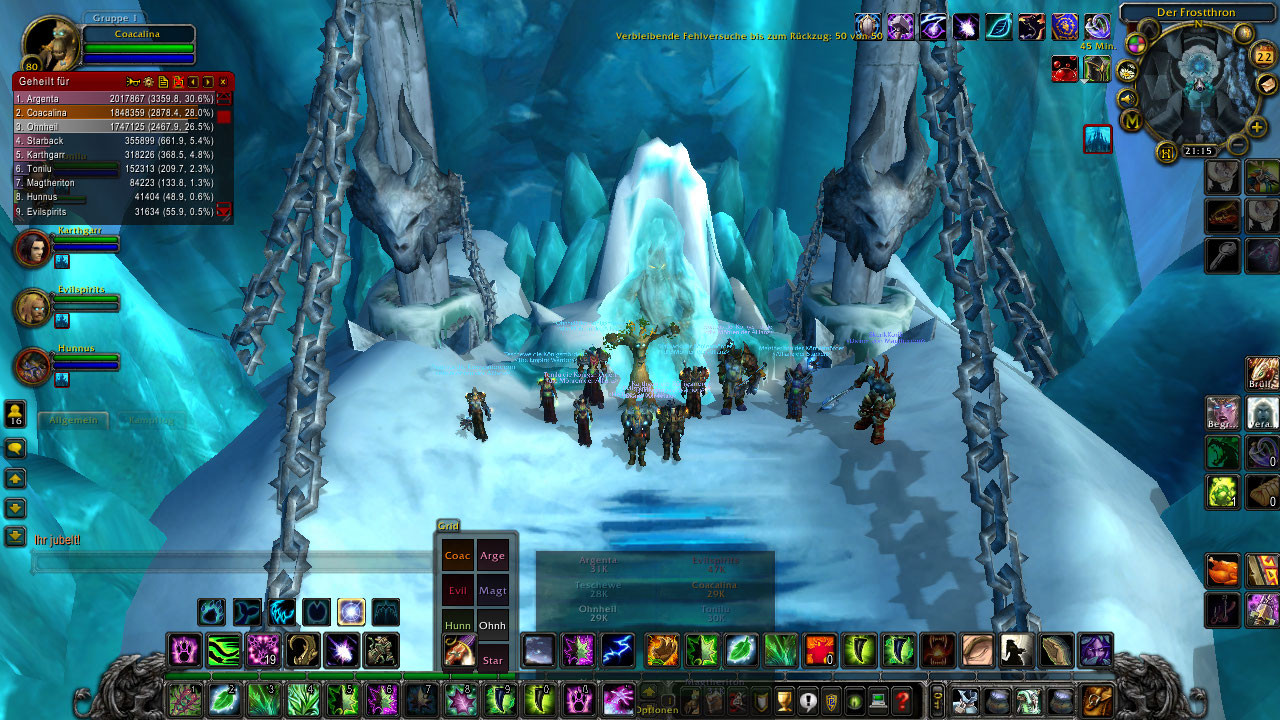Activate the blue lightning bolt ability
1280x720 pixels.
point(617,650)
